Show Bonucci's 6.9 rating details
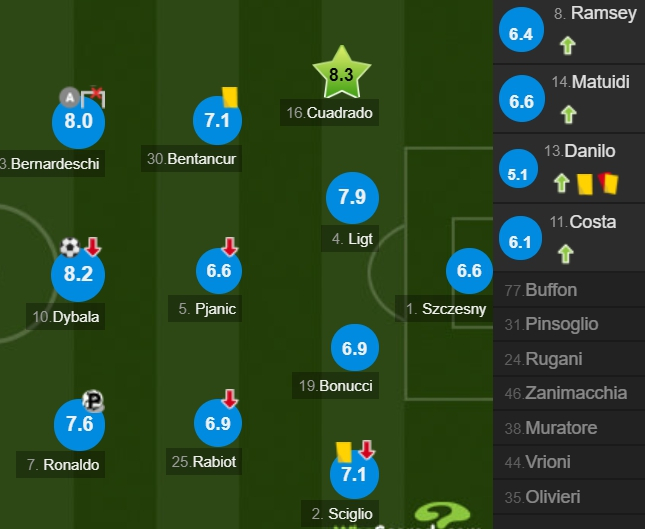This screenshot has height=529, width=645. pos(355,349)
